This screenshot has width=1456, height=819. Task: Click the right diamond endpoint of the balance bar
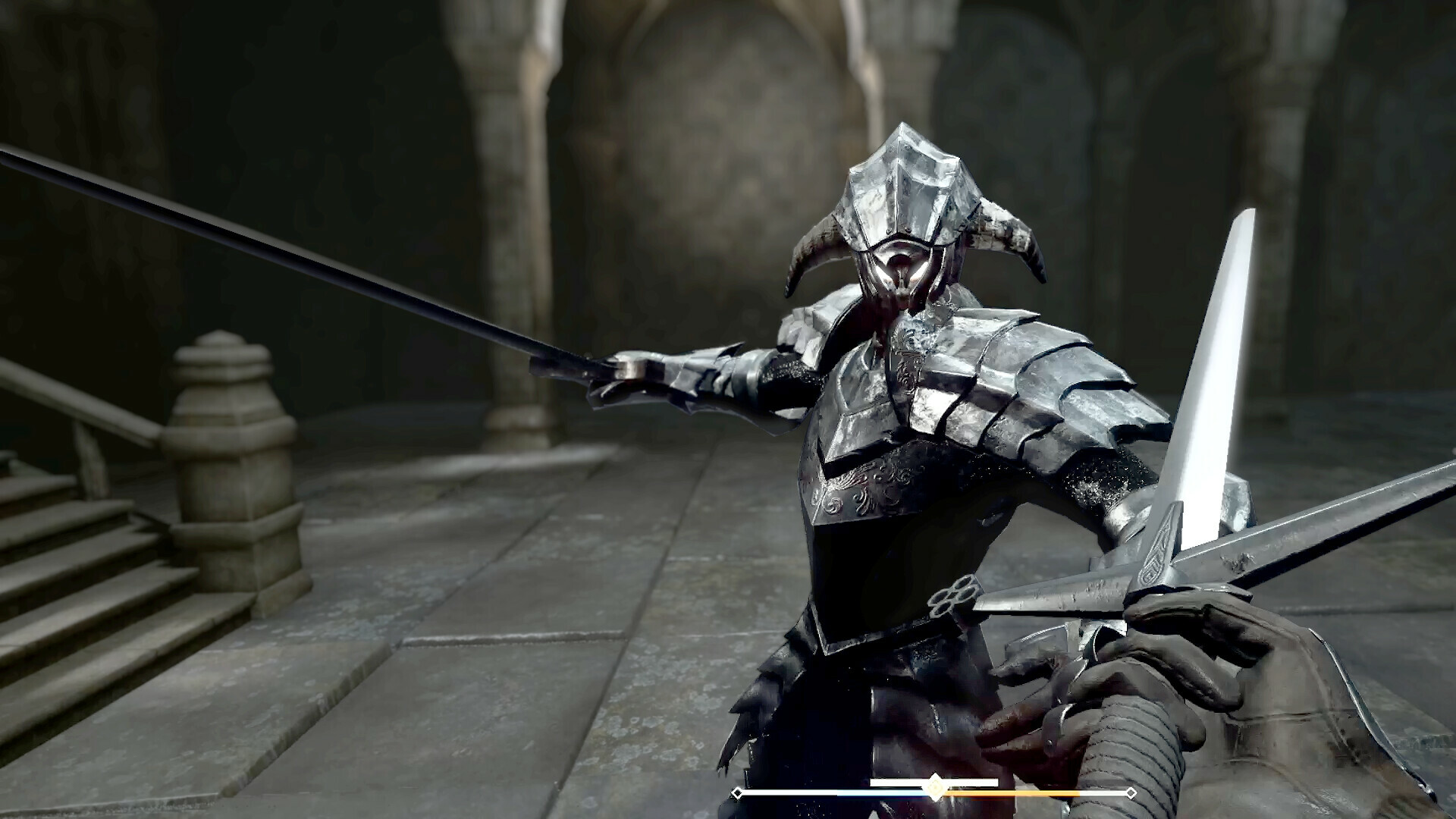tap(1131, 793)
